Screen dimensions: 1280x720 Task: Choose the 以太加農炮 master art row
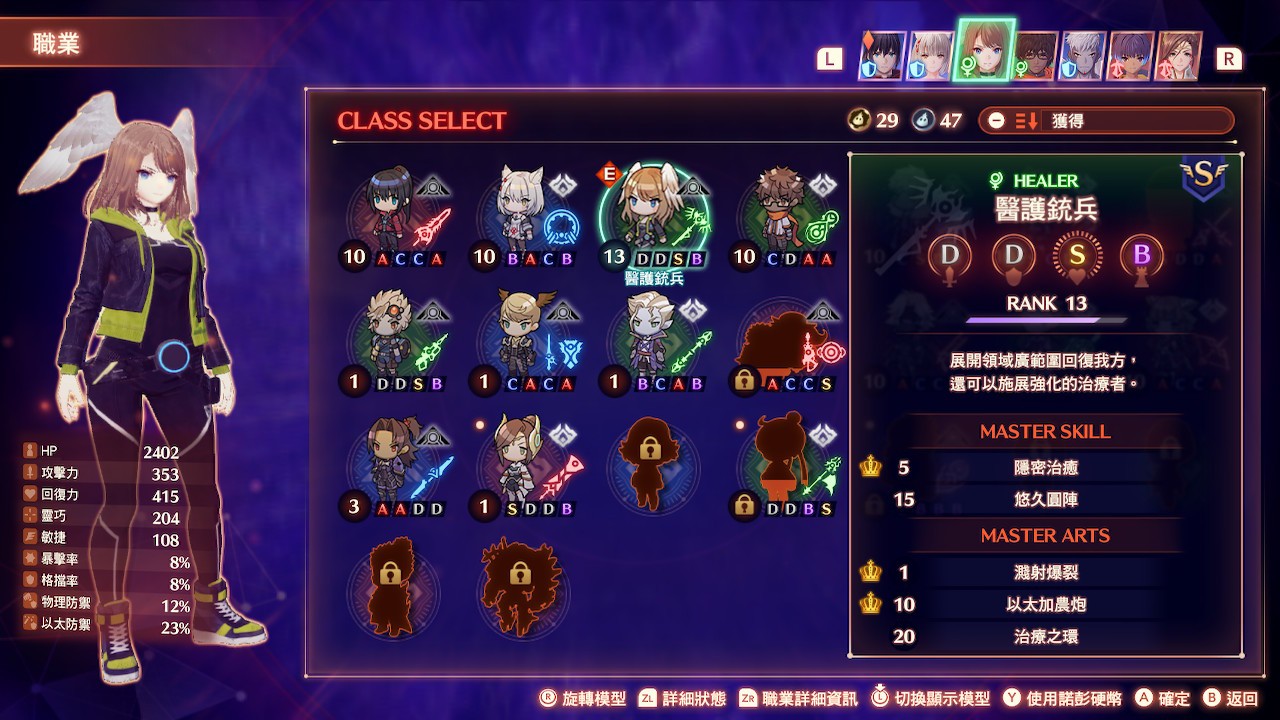[x=1045, y=604]
